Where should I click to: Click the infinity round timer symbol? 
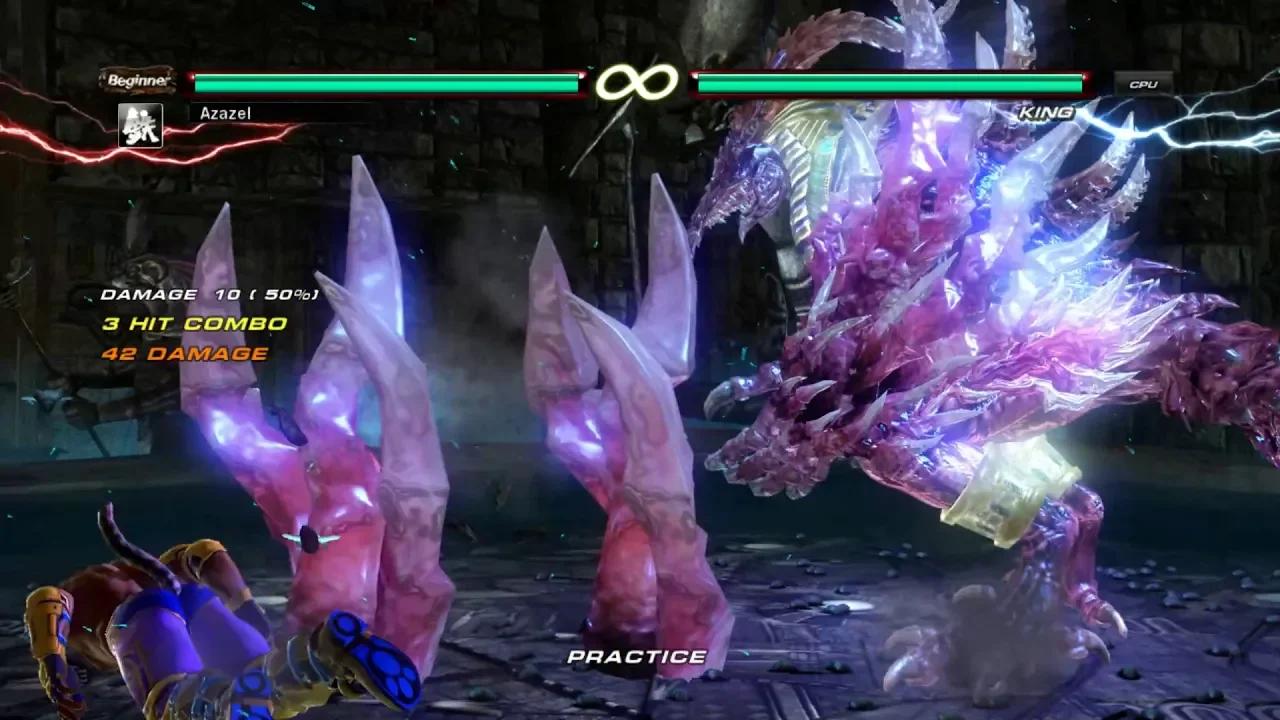(x=639, y=82)
